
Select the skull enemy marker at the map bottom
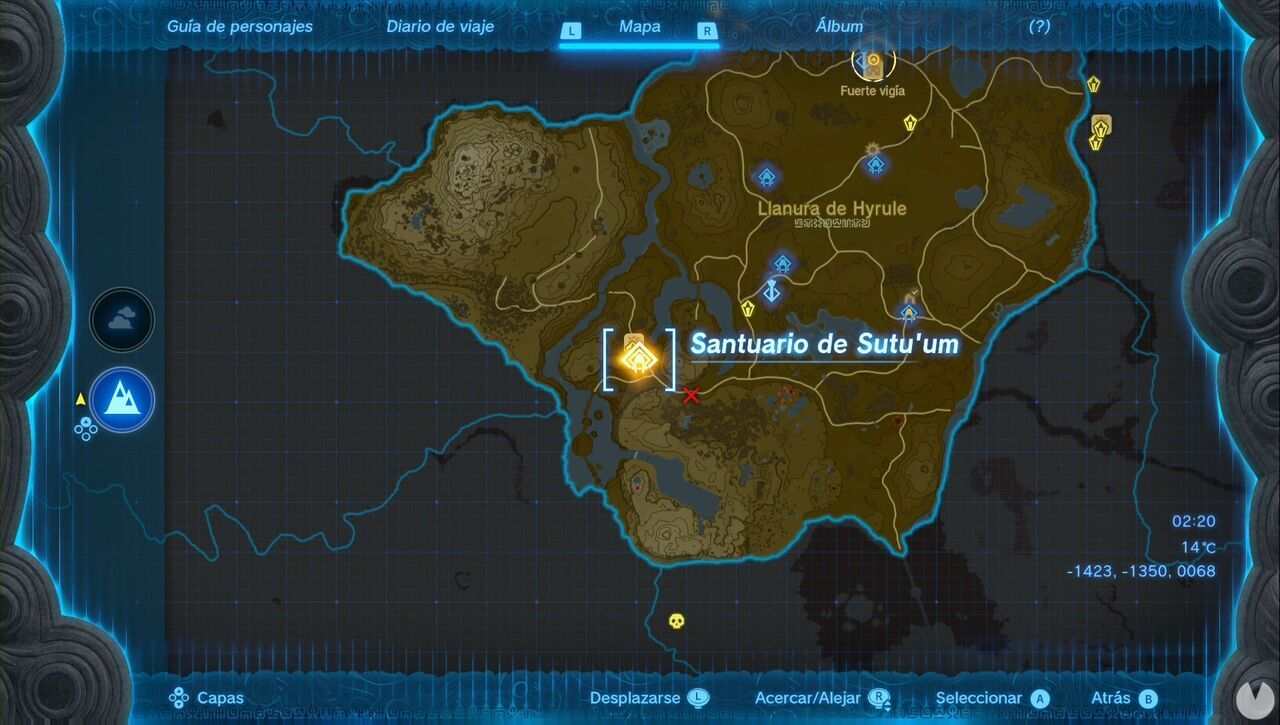coord(676,622)
